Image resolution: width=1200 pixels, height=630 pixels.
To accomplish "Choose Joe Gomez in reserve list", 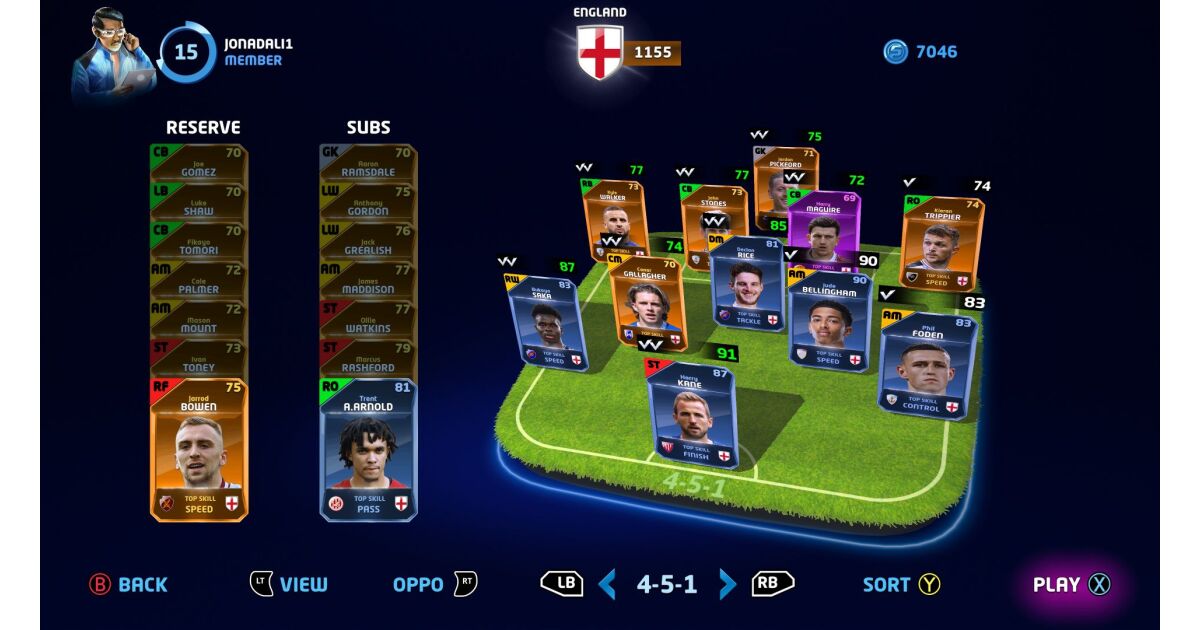I will 199,163.
